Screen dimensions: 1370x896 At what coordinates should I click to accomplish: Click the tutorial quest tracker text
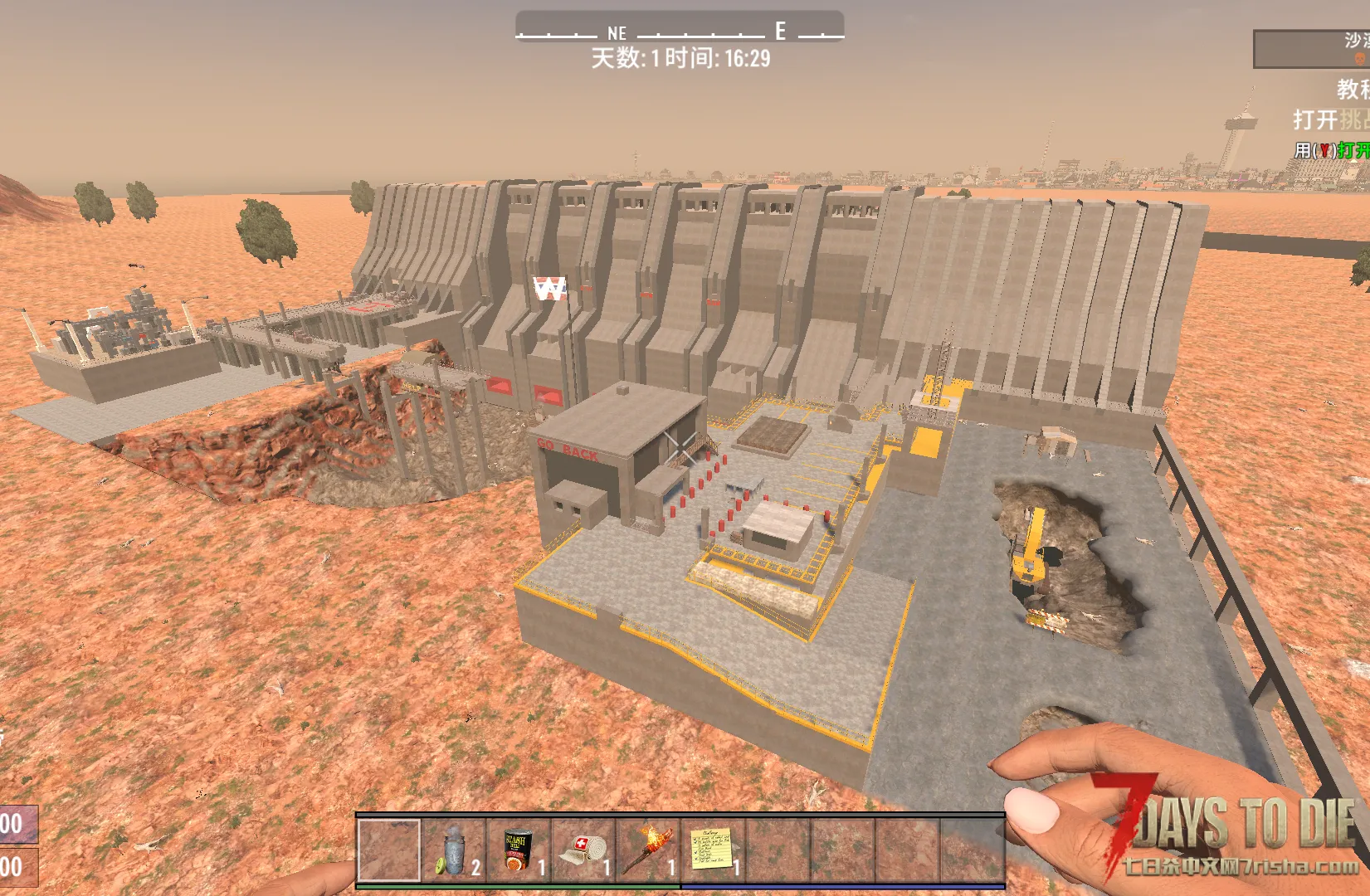(1352, 90)
